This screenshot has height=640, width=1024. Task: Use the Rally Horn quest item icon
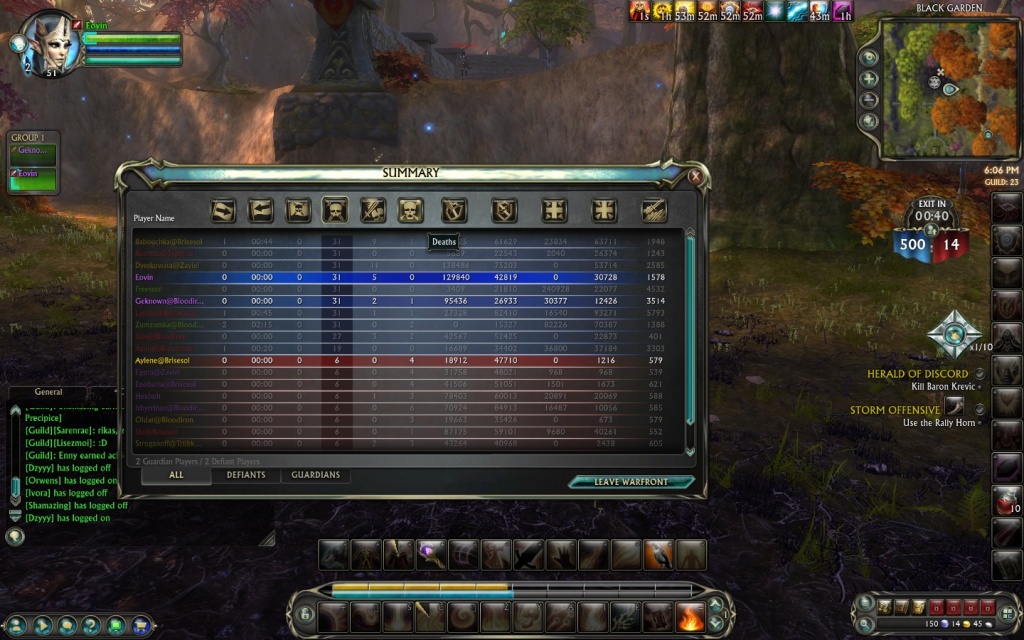(956, 409)
